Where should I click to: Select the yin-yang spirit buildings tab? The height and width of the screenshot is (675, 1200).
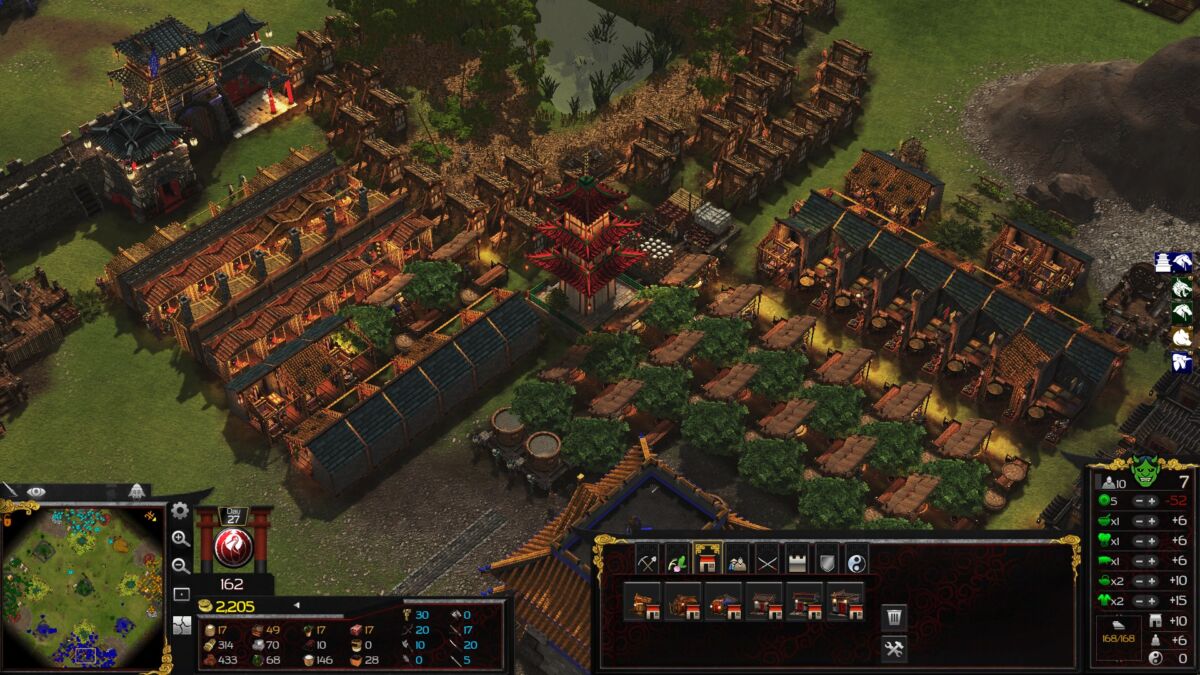[857, 559]
